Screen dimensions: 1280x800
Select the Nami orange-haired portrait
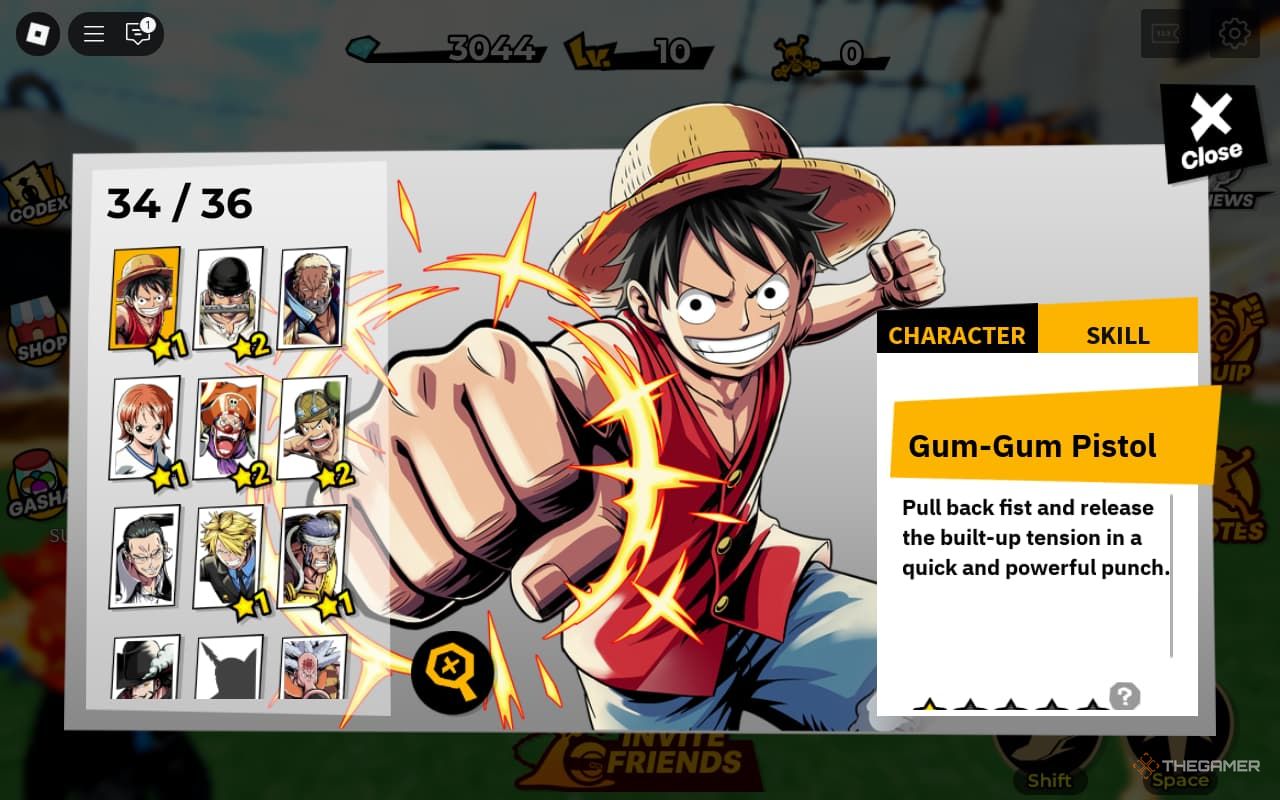pyautogui.click(x=146, y=428)
